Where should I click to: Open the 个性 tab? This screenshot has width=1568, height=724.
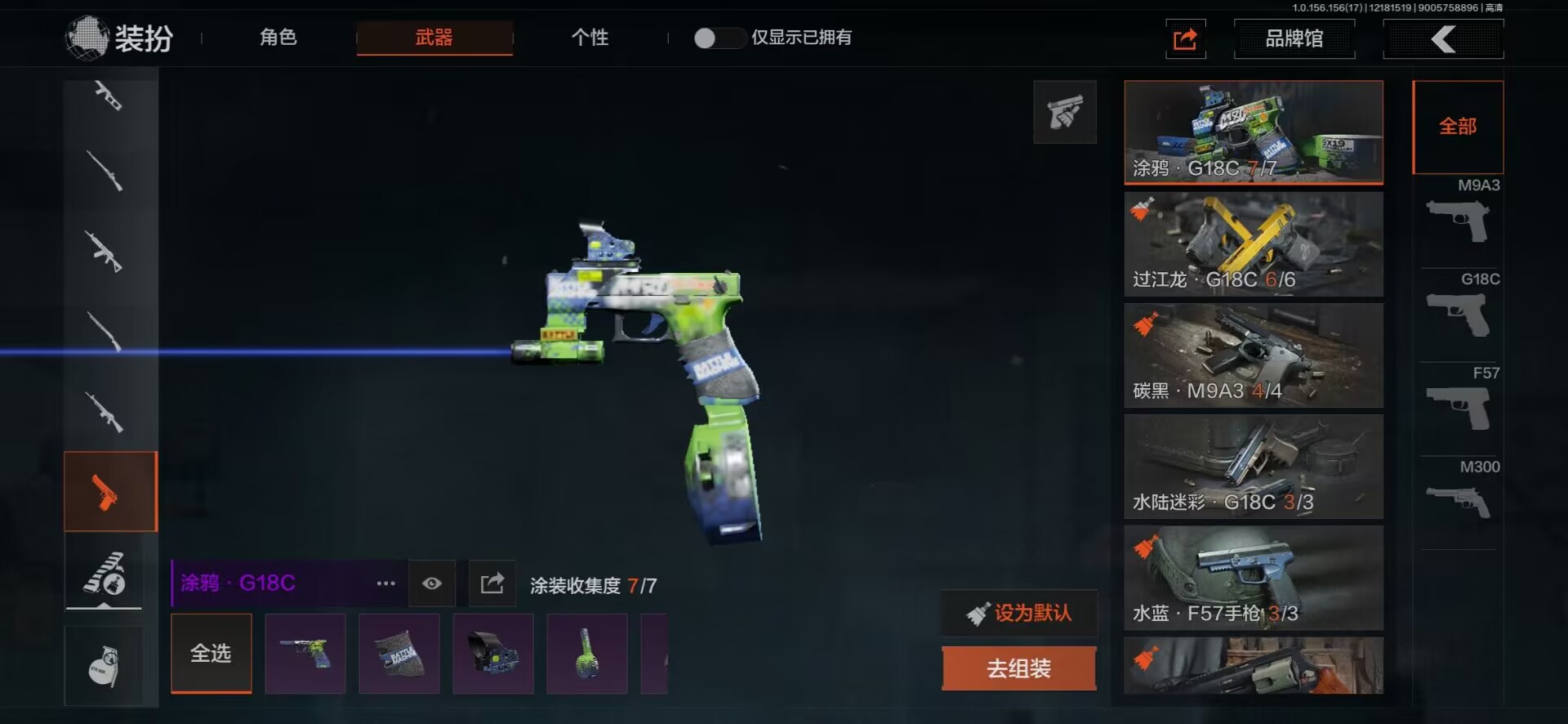(590, 38)
